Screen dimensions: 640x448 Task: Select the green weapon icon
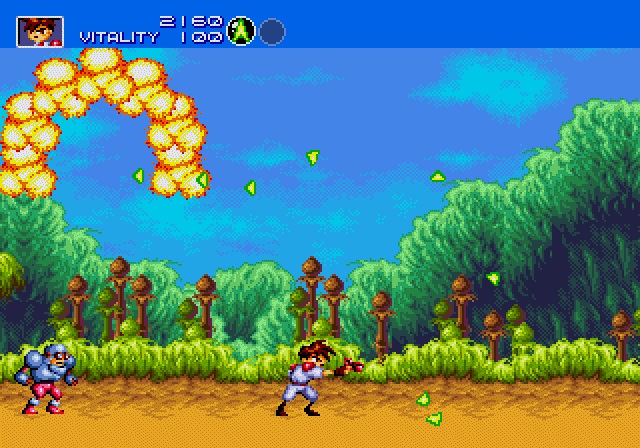240,31
